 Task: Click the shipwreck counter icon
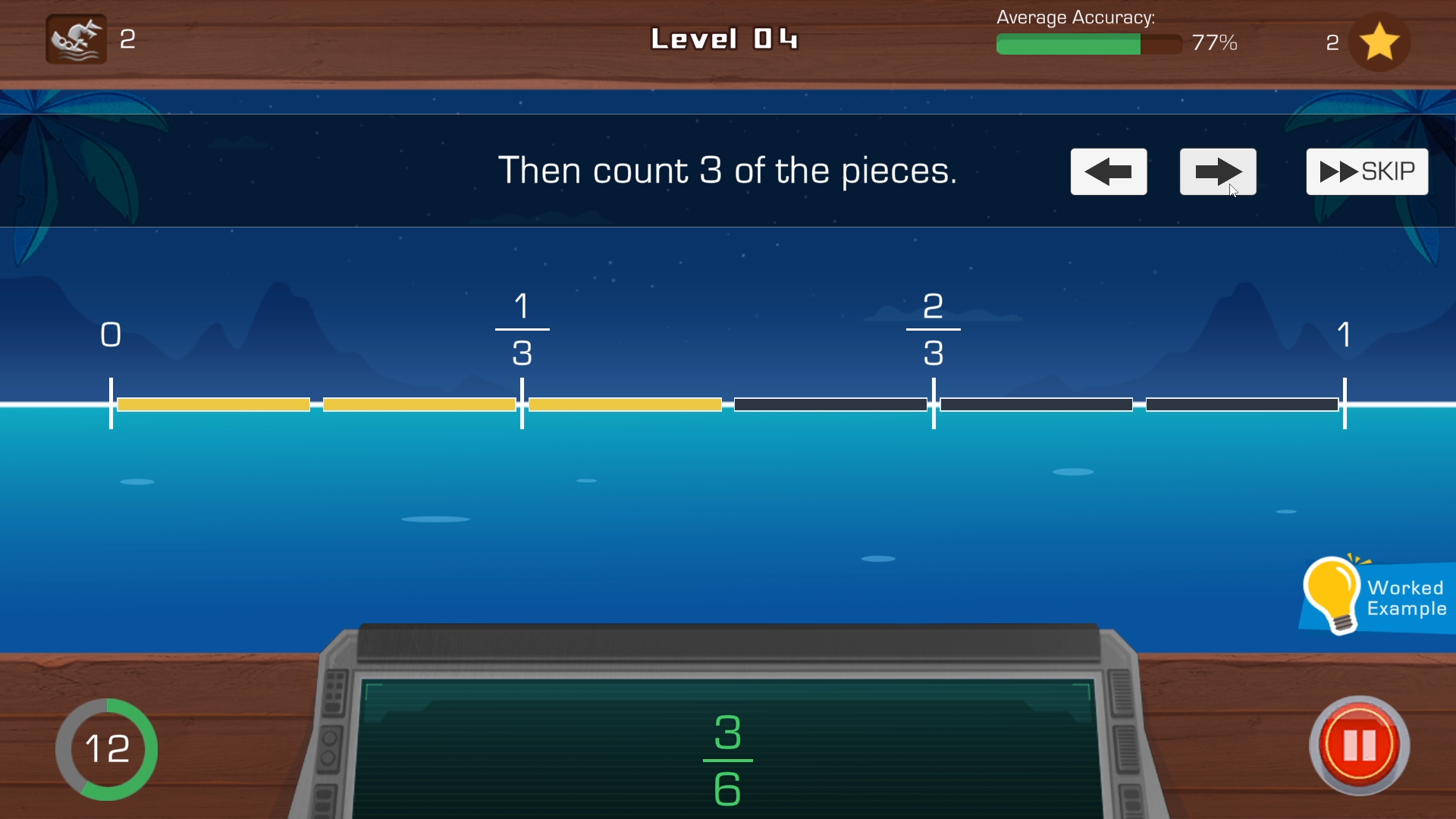coord(74,39)
